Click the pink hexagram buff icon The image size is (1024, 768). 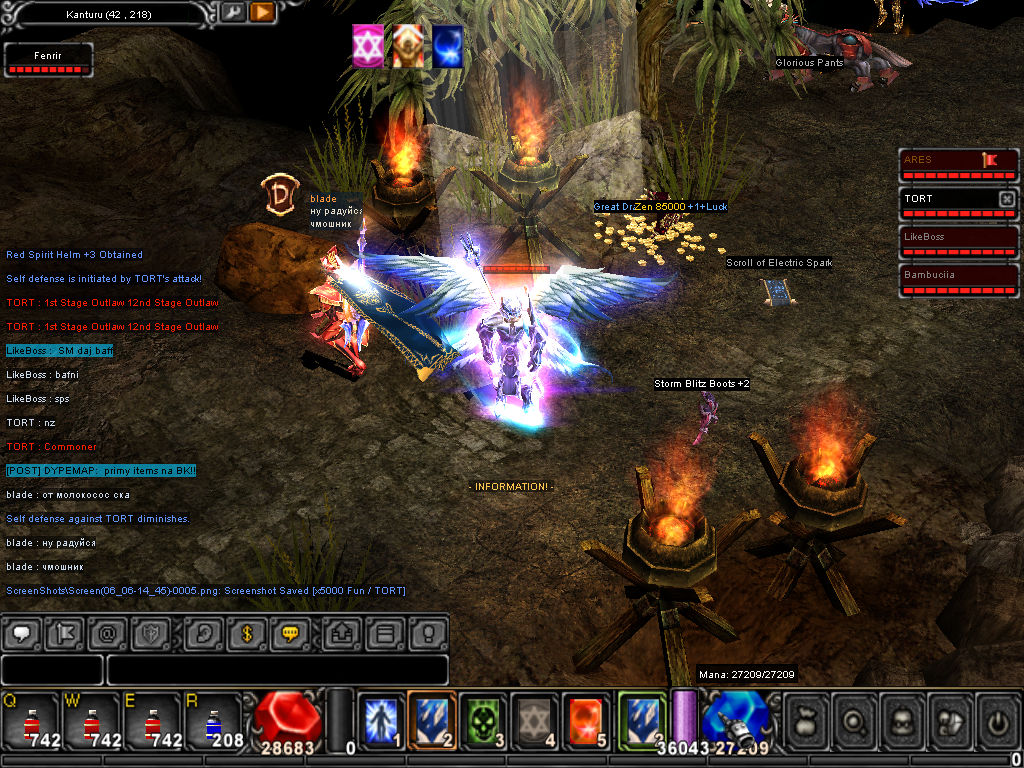coord(367,47)
